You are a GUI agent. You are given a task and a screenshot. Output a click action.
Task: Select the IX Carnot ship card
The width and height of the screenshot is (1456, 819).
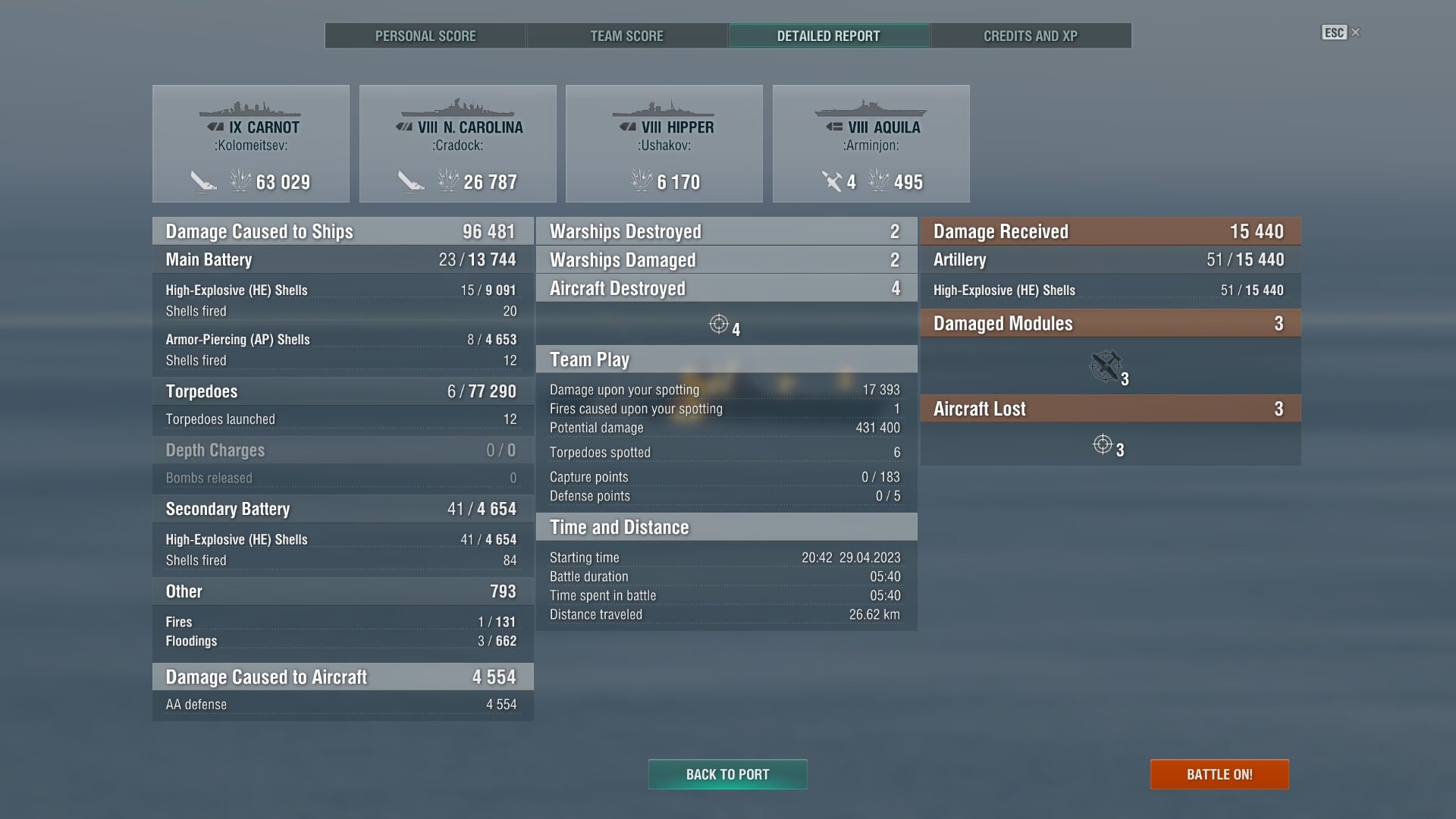coord(251,144)
